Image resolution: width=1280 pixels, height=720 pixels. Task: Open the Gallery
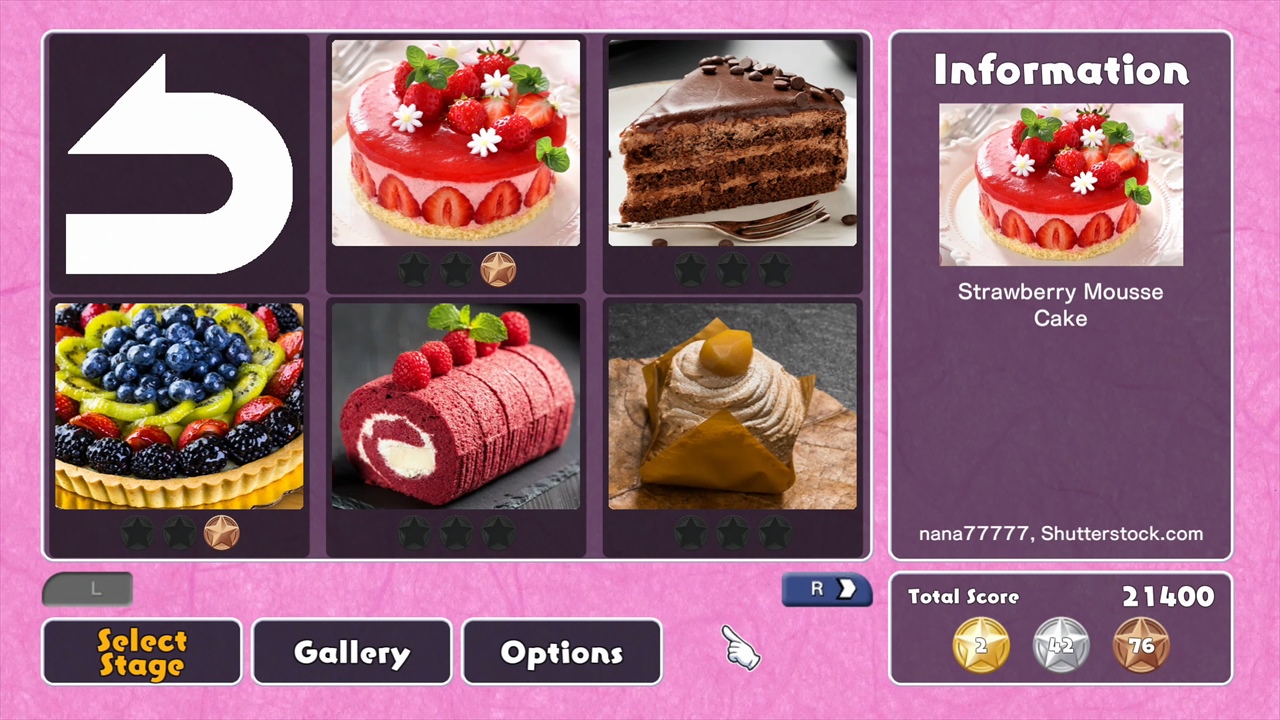pos(351,652)
